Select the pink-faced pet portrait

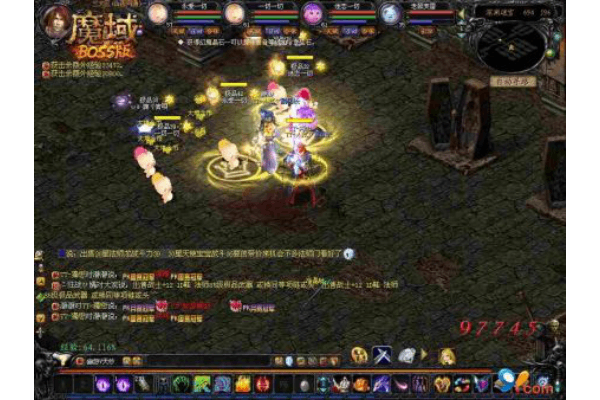coord(313,13)
